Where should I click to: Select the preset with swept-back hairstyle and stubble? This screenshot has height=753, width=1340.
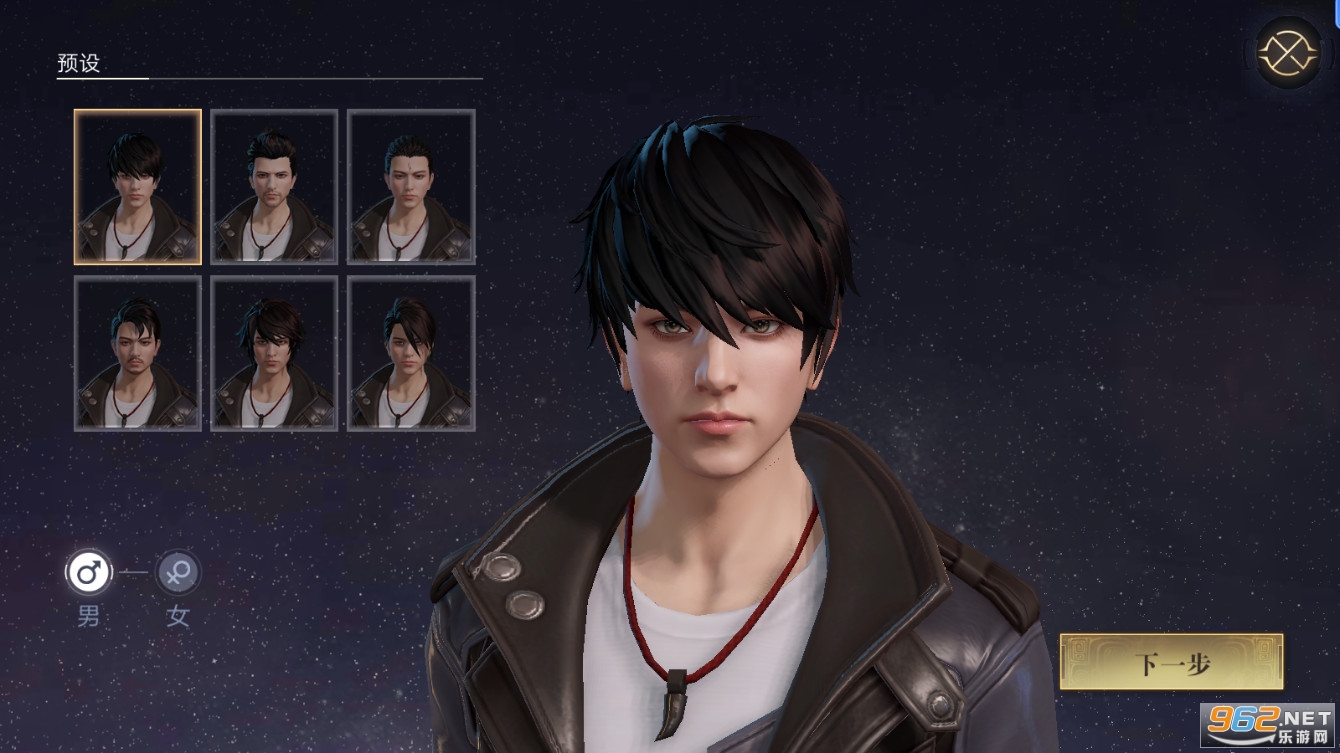coord(273,187)
